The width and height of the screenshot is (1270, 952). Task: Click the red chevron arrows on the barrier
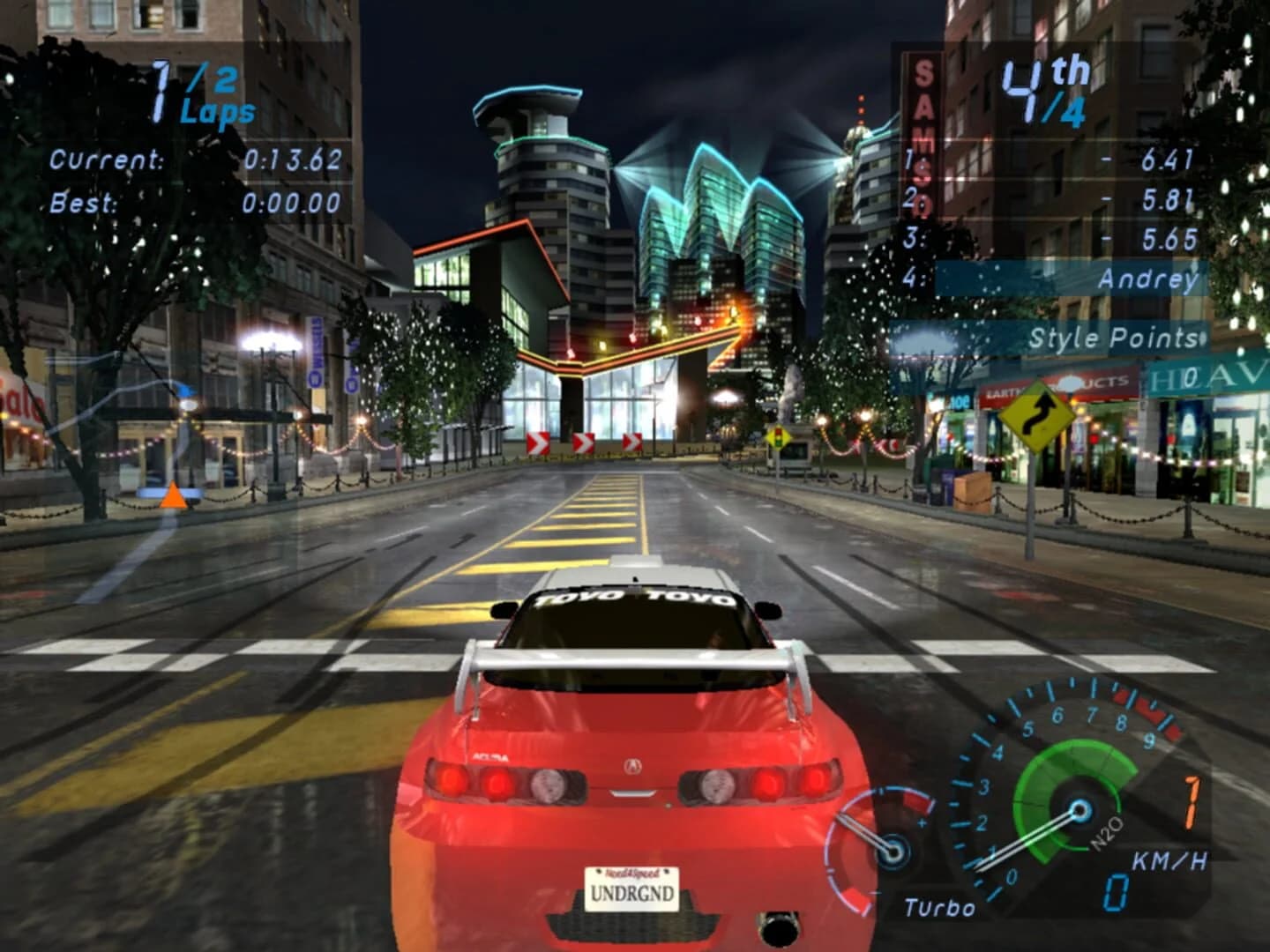click(582, 441)
